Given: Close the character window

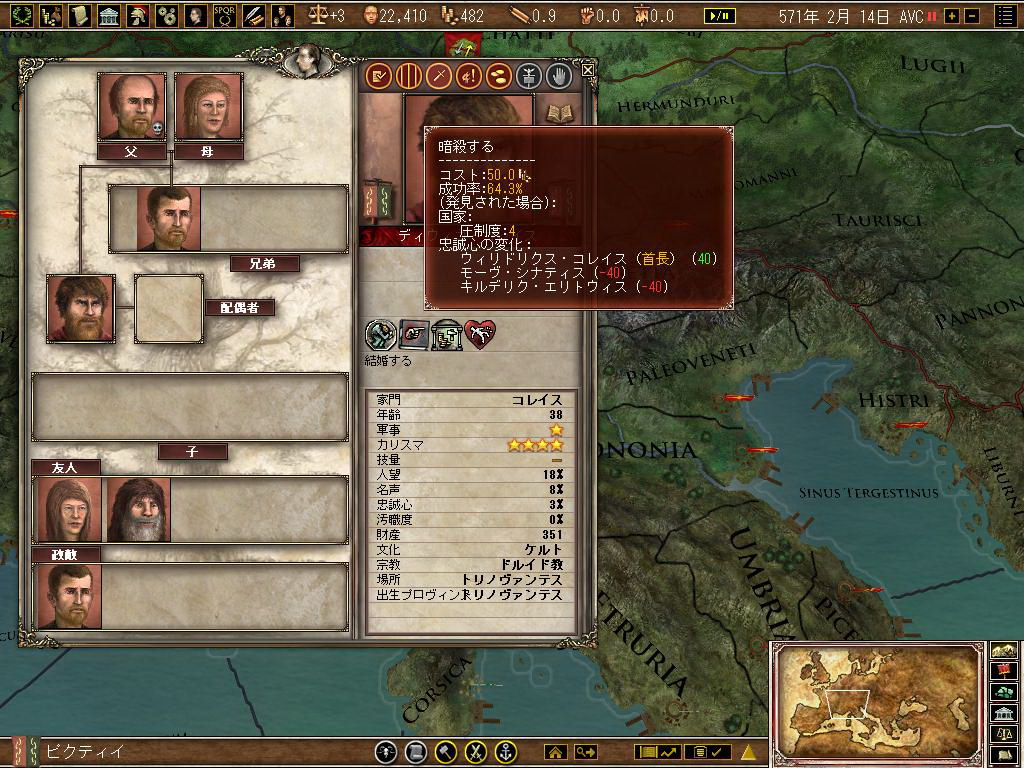Looking at the screenshot, I should (x=588, y=69).
